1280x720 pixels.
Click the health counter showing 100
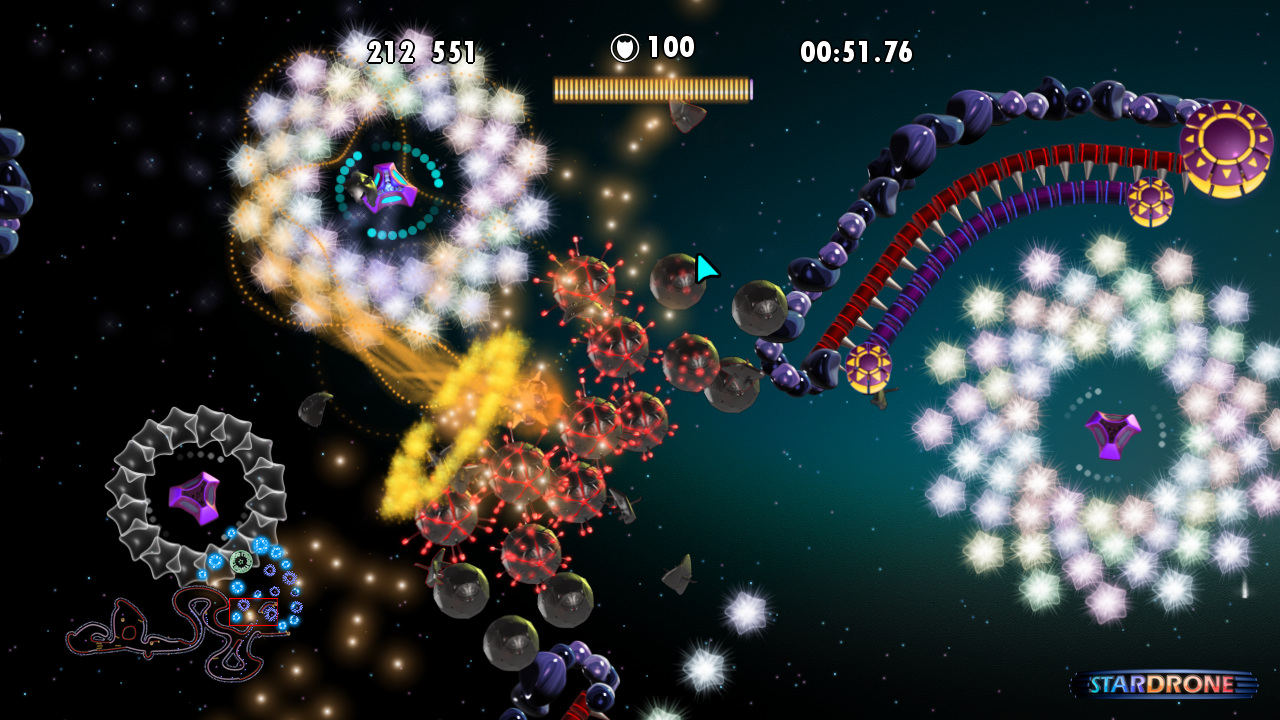coord(672,45)
